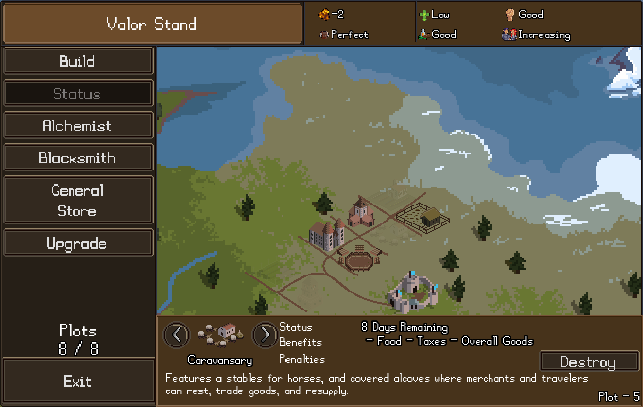Open the Alchemist shop
This screenshot has height=407, width=643.
click(77, 126)
